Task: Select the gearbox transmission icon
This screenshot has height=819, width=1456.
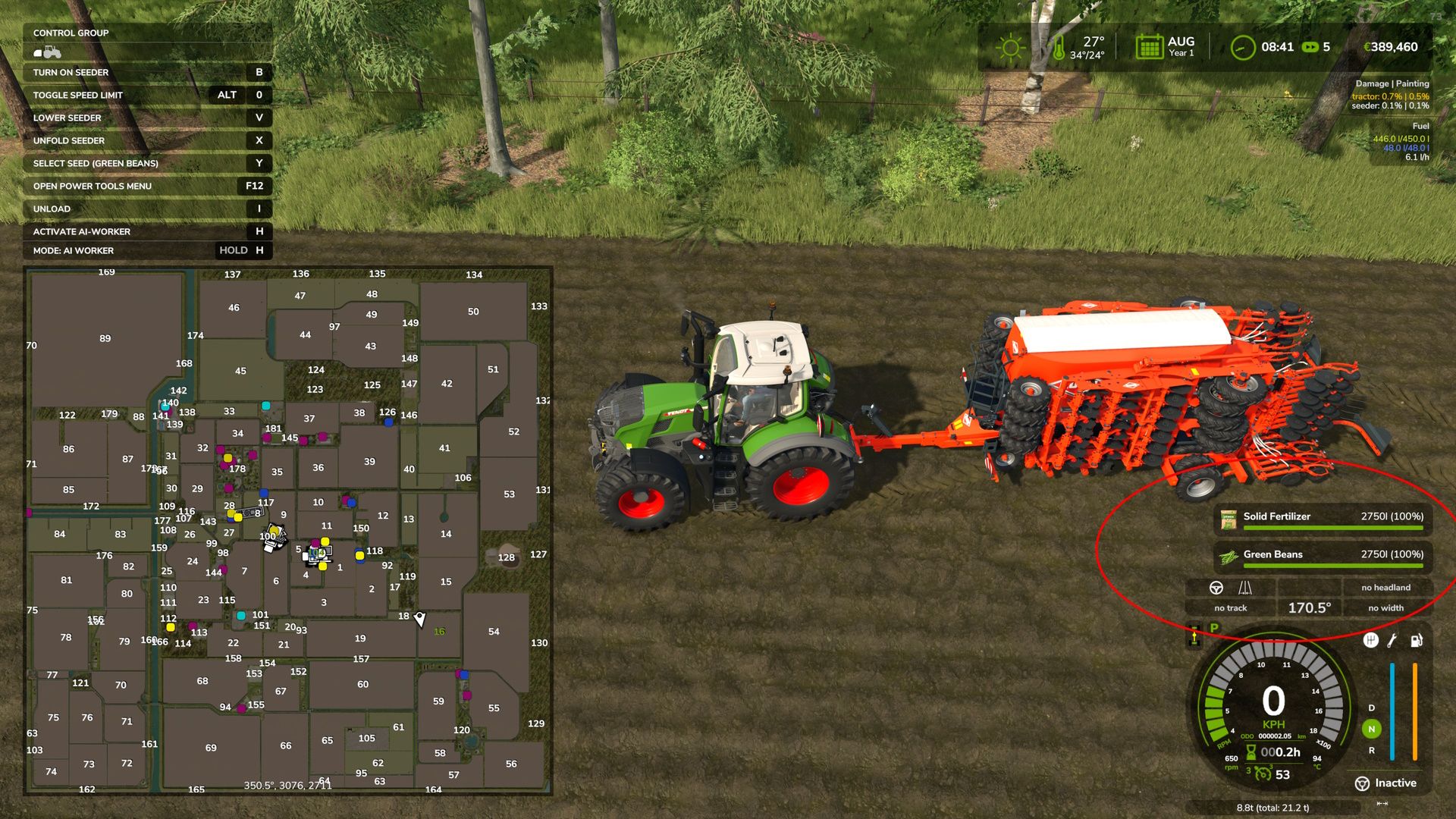Action: tap(1370, 641)
